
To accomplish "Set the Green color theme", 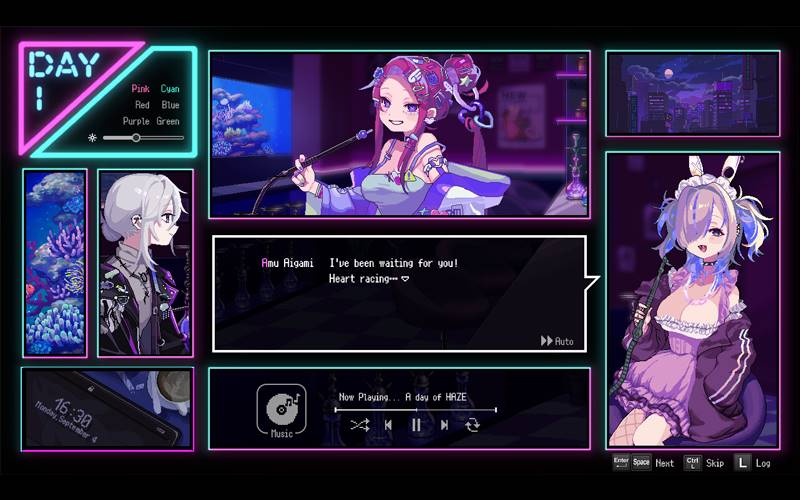I will click(168, 121).
